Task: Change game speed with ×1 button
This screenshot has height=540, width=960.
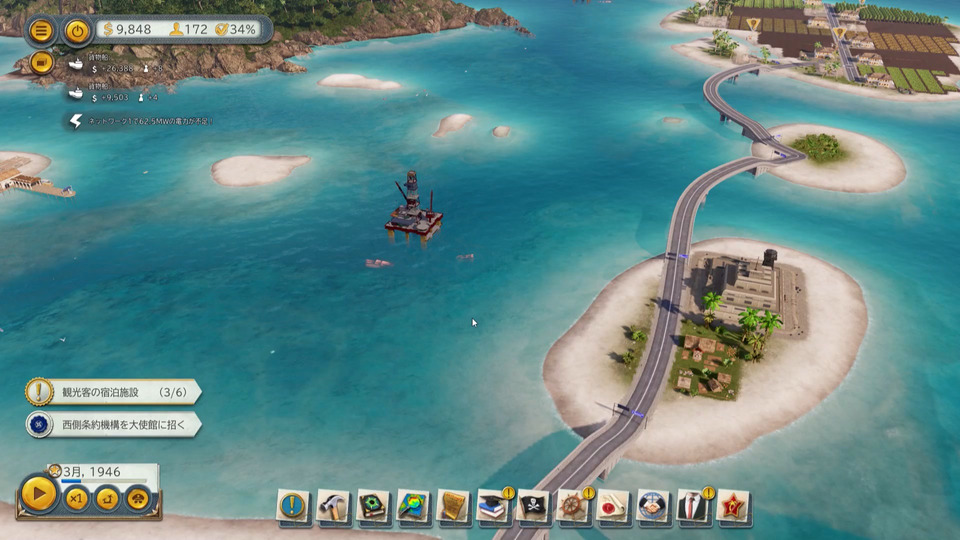Action: 76,498
